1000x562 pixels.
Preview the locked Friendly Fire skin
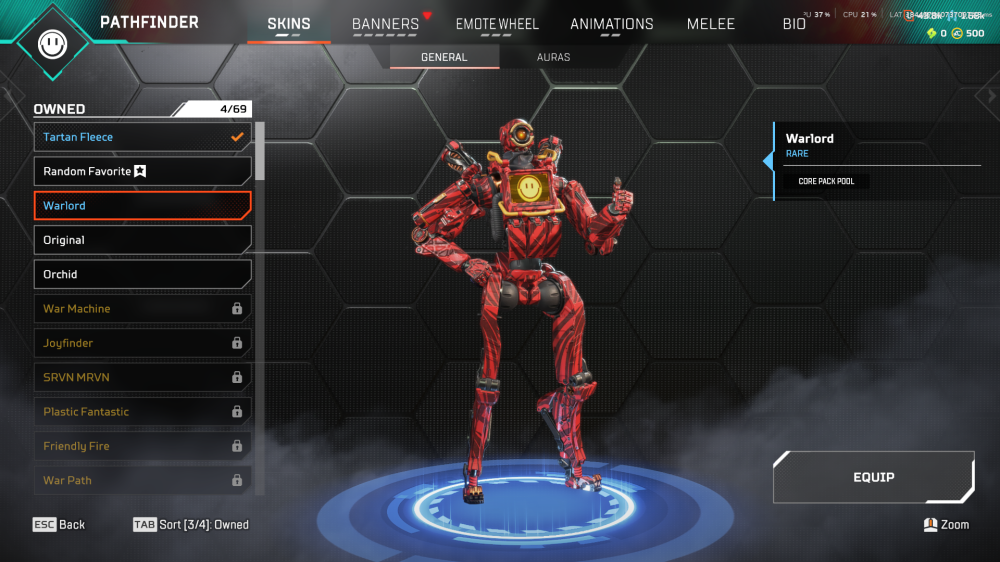point(142,446)
